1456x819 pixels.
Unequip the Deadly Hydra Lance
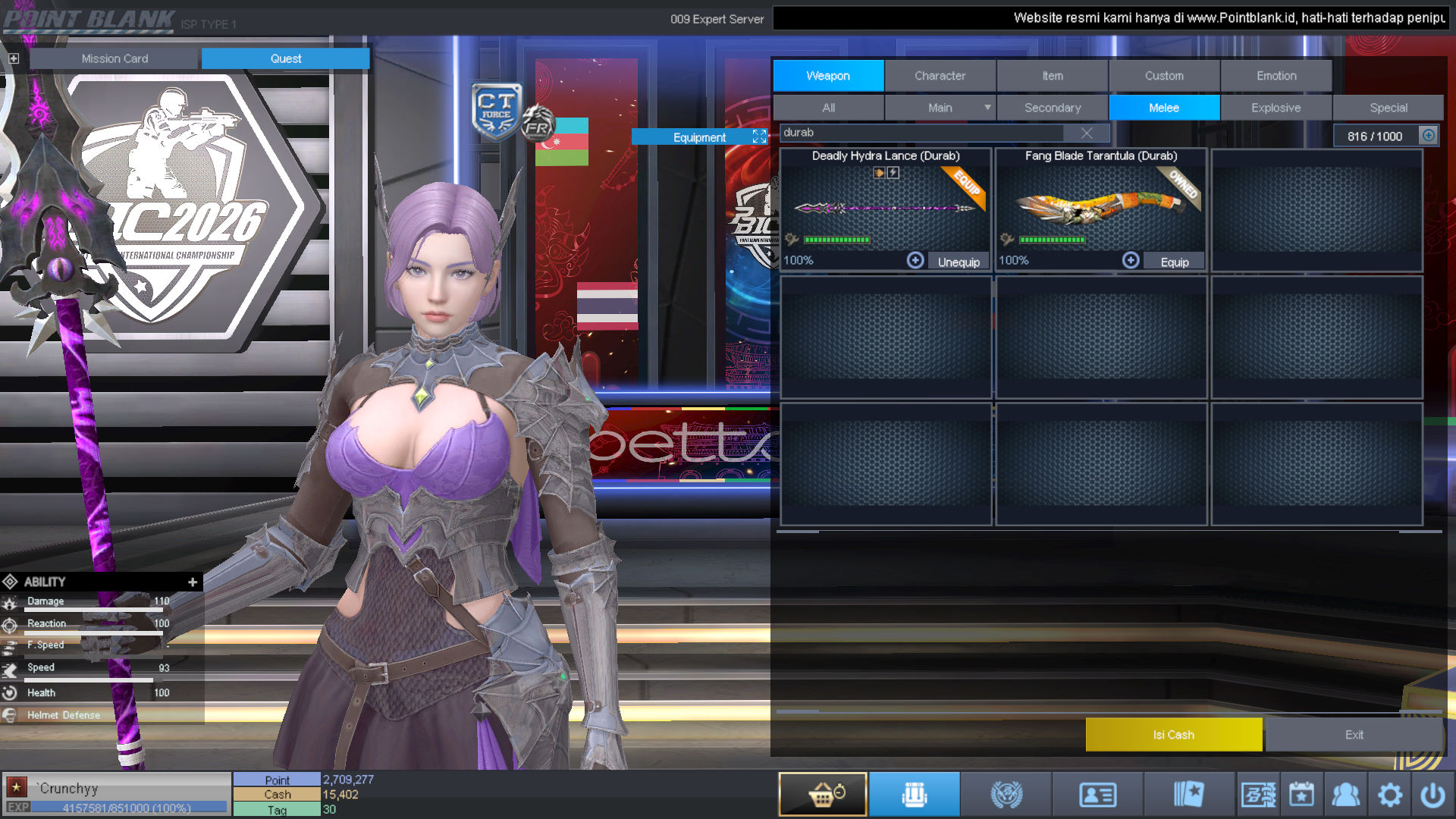pos(959,262)
